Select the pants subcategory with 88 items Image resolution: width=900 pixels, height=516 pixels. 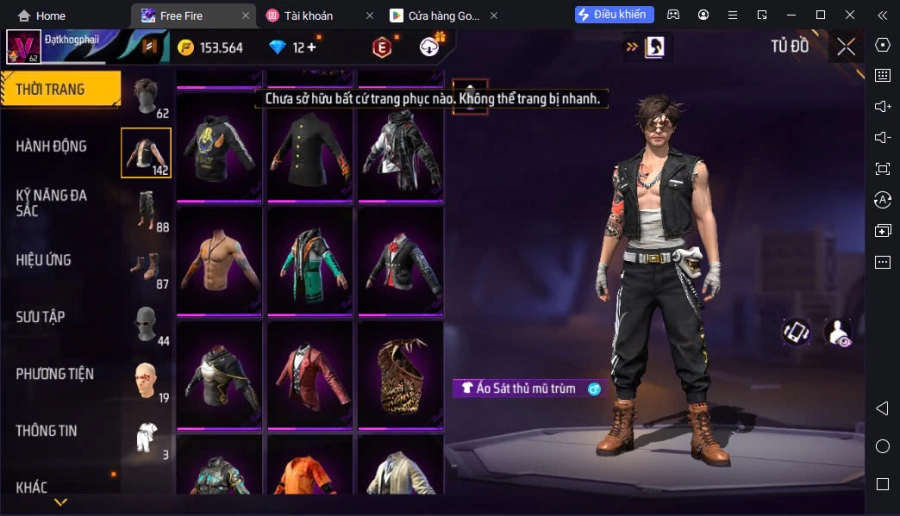tap(147, 210)
